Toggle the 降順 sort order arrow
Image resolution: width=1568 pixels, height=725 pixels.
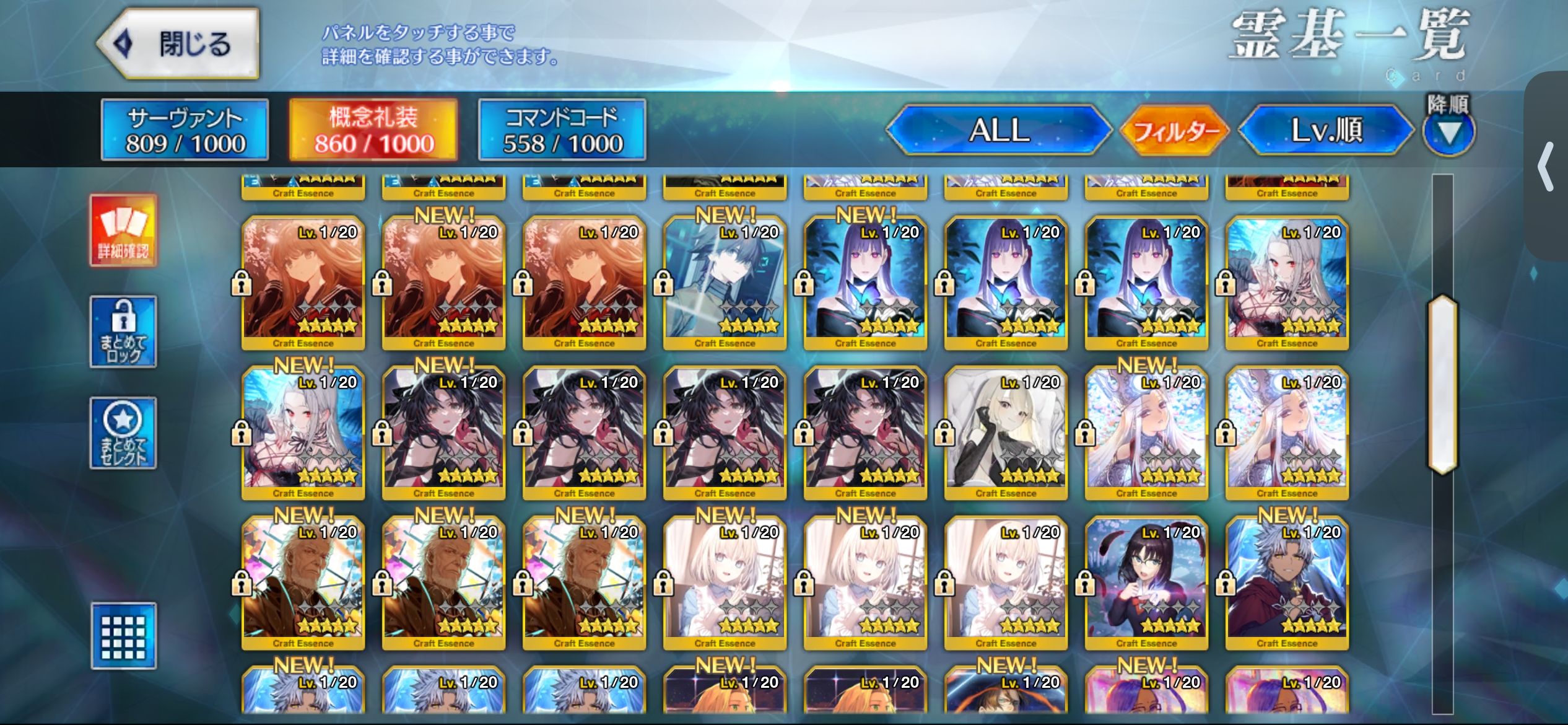click(x=1448, y=131)
